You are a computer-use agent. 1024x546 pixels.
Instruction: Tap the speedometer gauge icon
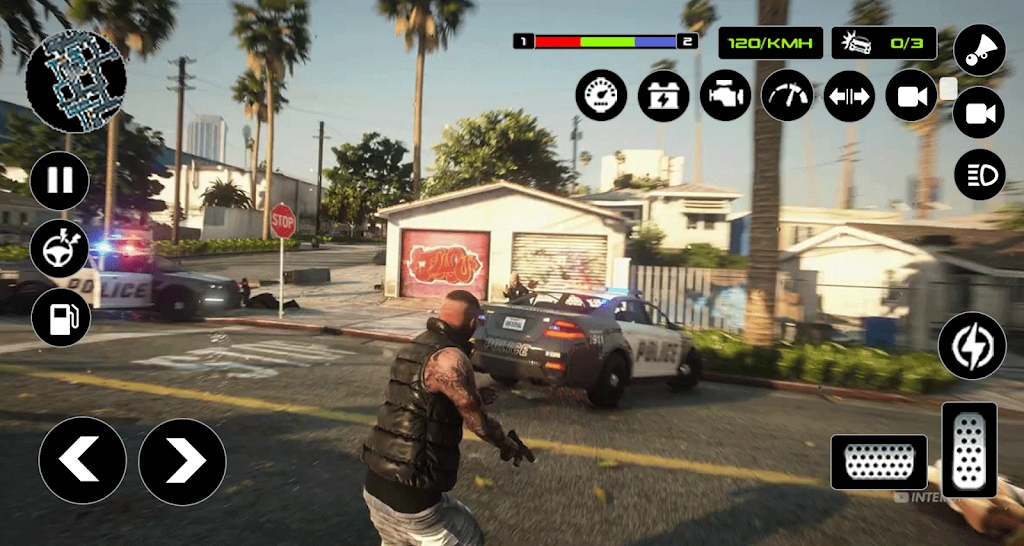(x=601, y=96)
